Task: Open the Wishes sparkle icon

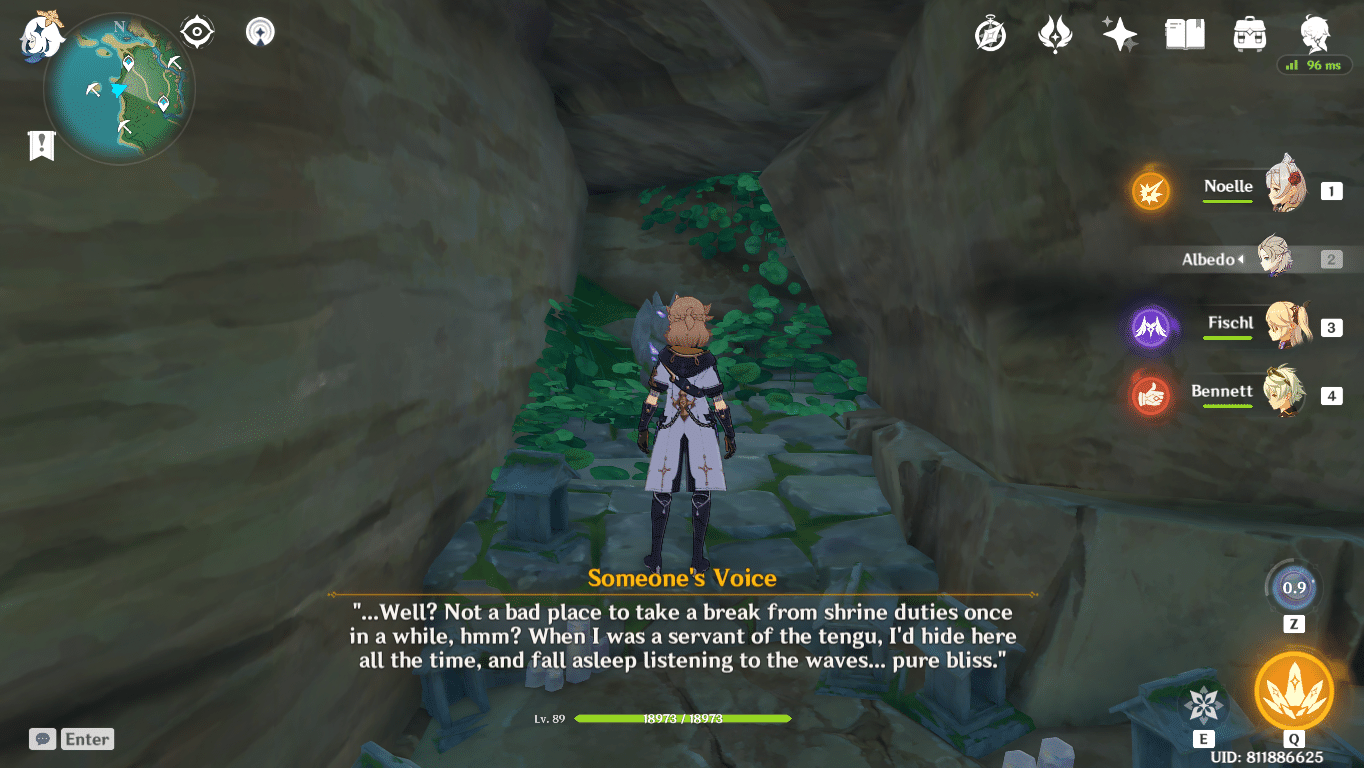Action: click(x=1119, y=33)
